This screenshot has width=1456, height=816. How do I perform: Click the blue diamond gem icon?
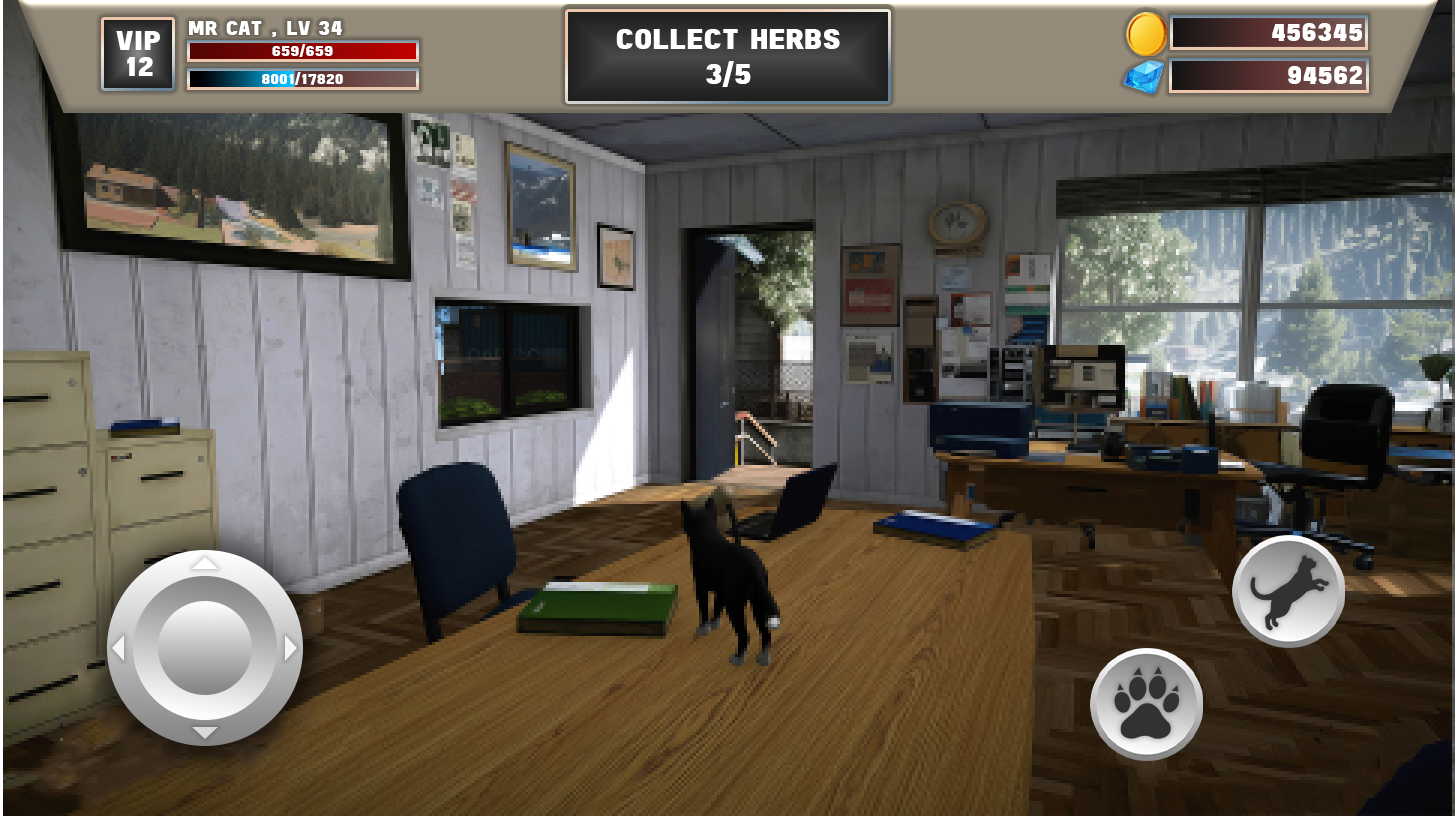tap(1144, 76)
